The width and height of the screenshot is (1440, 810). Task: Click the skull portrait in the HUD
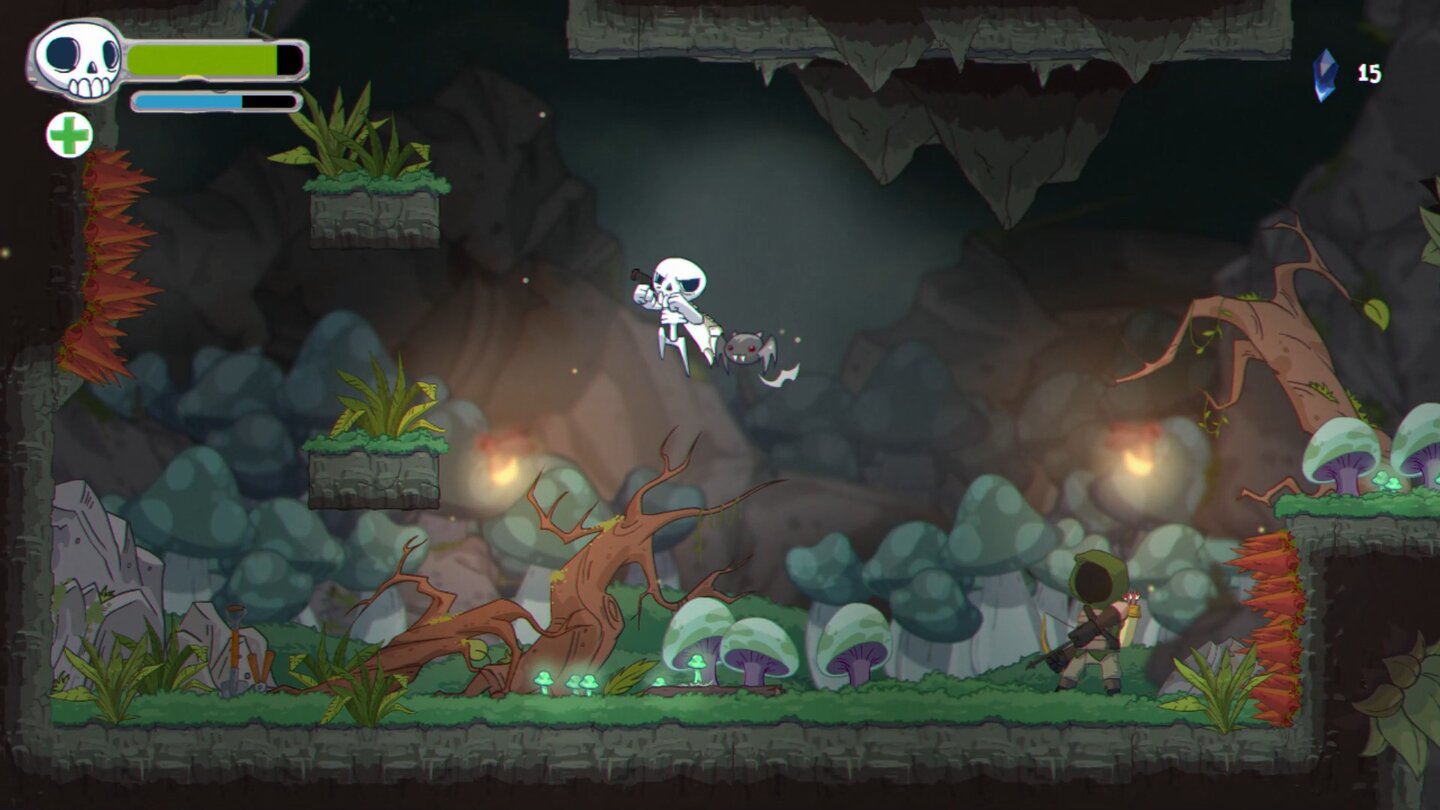[75, 60]
